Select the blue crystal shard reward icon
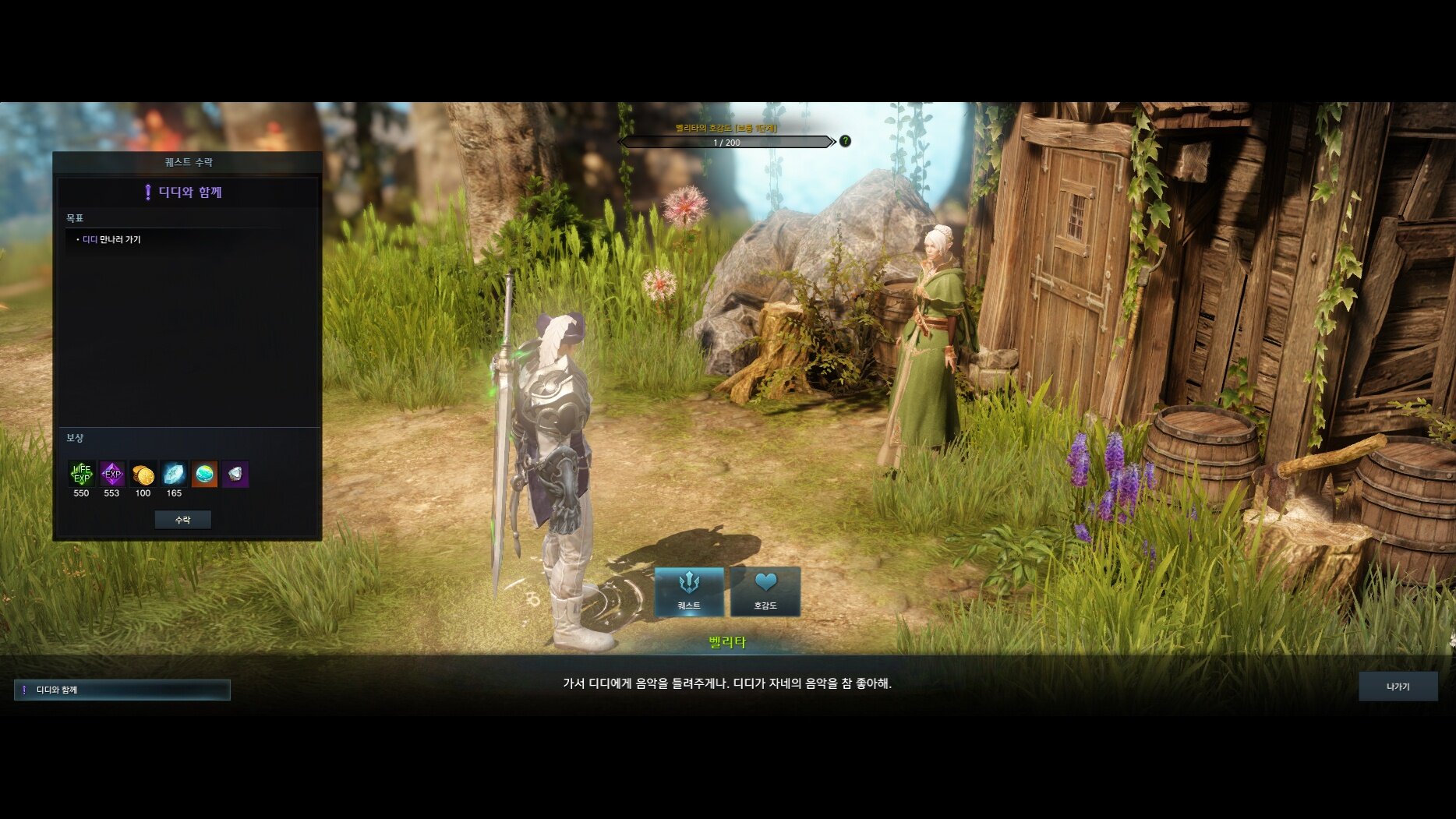The image size is (1456, 819). pyautogui.click(x=174, y=473)
